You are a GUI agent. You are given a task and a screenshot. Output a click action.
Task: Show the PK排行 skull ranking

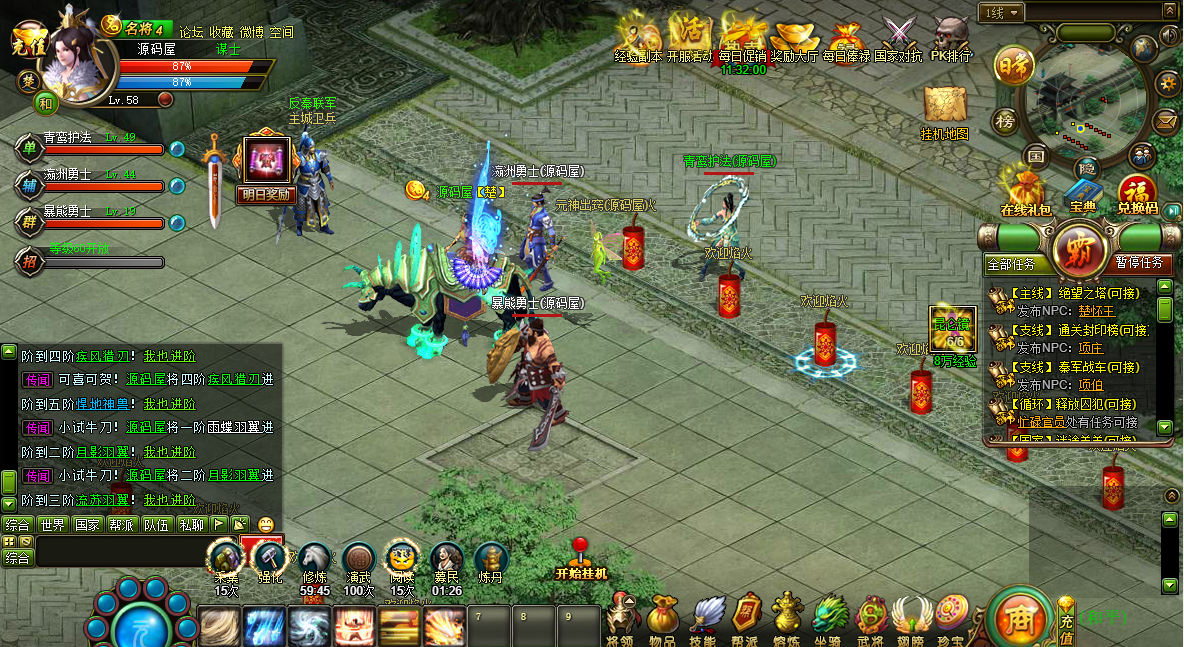point(951,36)
